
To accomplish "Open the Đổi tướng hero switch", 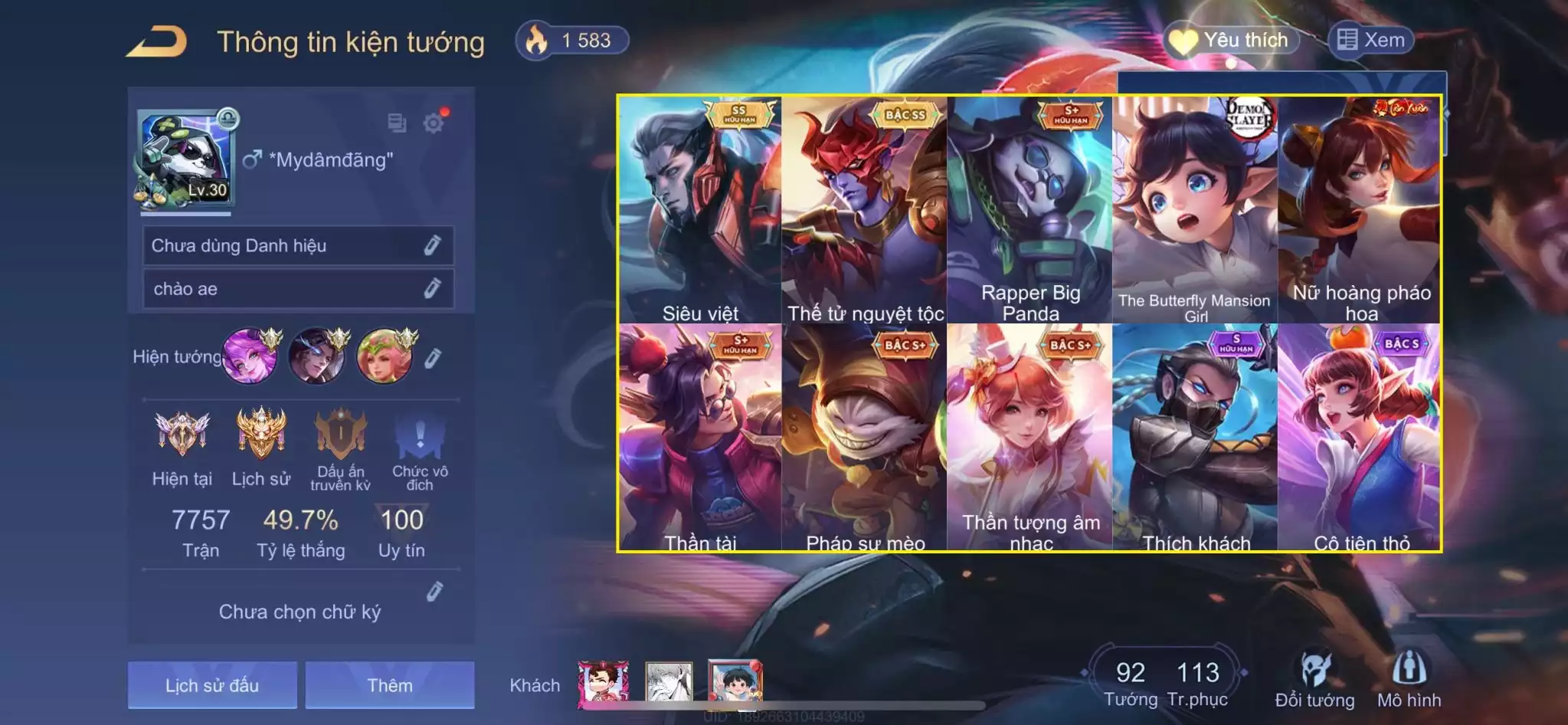I will tap(1314, 679).
